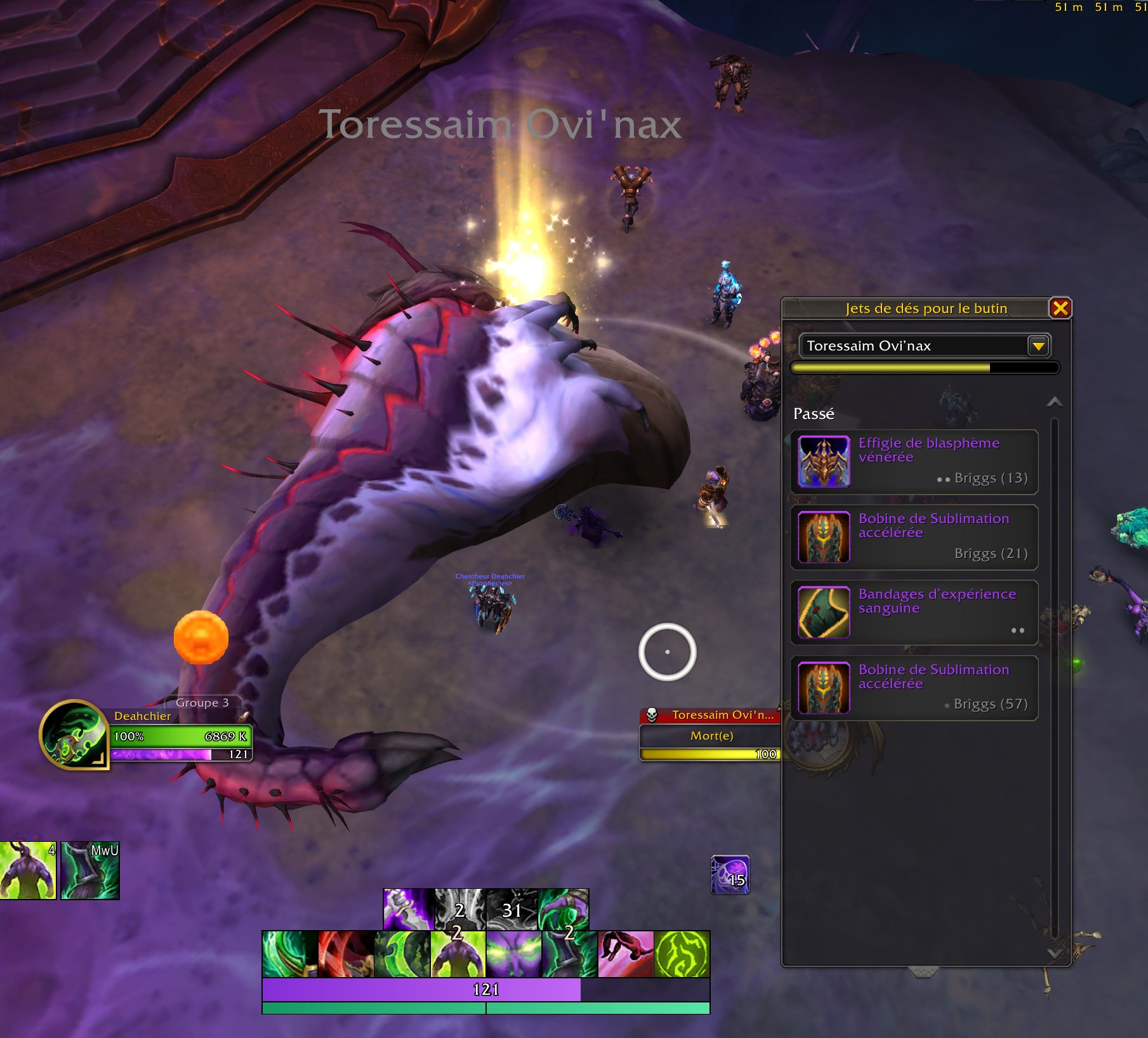
Task: Open the Toressaim Ovi'nax encounter dropdown
Action: click(x=1038, y=346)
